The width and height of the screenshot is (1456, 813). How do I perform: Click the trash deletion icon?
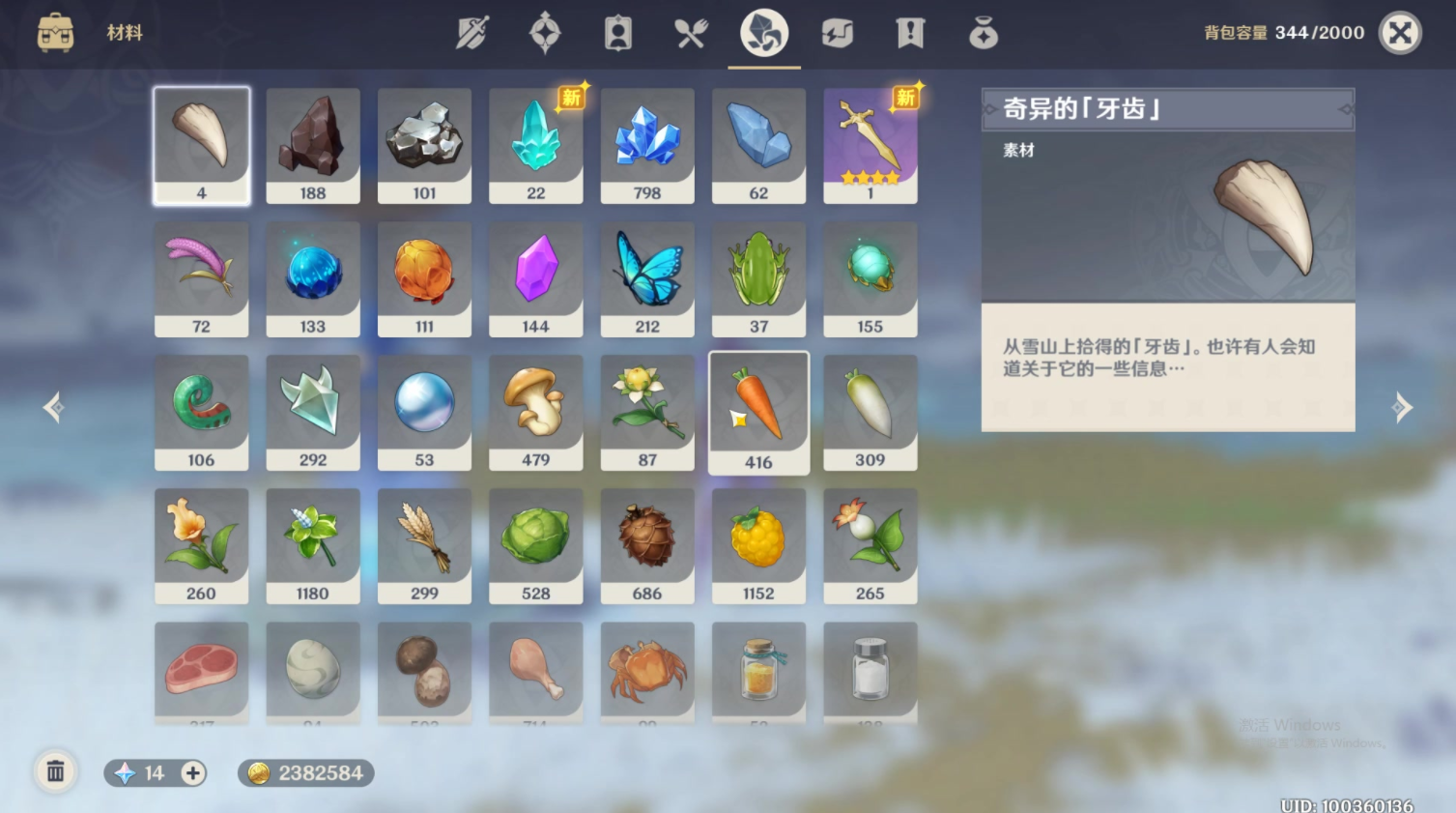pos(55,772)
